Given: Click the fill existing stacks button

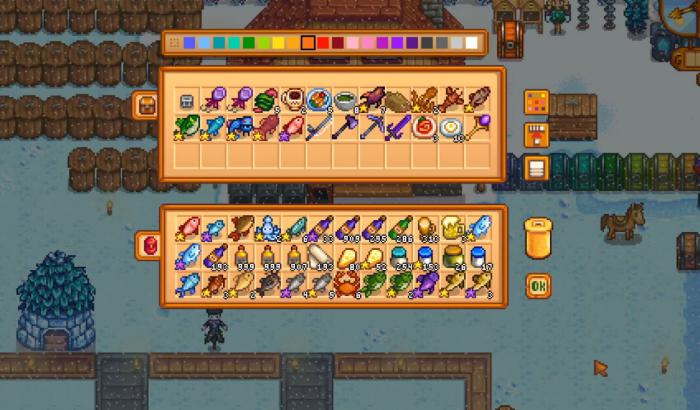Looking at the screenshot, I should point(537,135).
